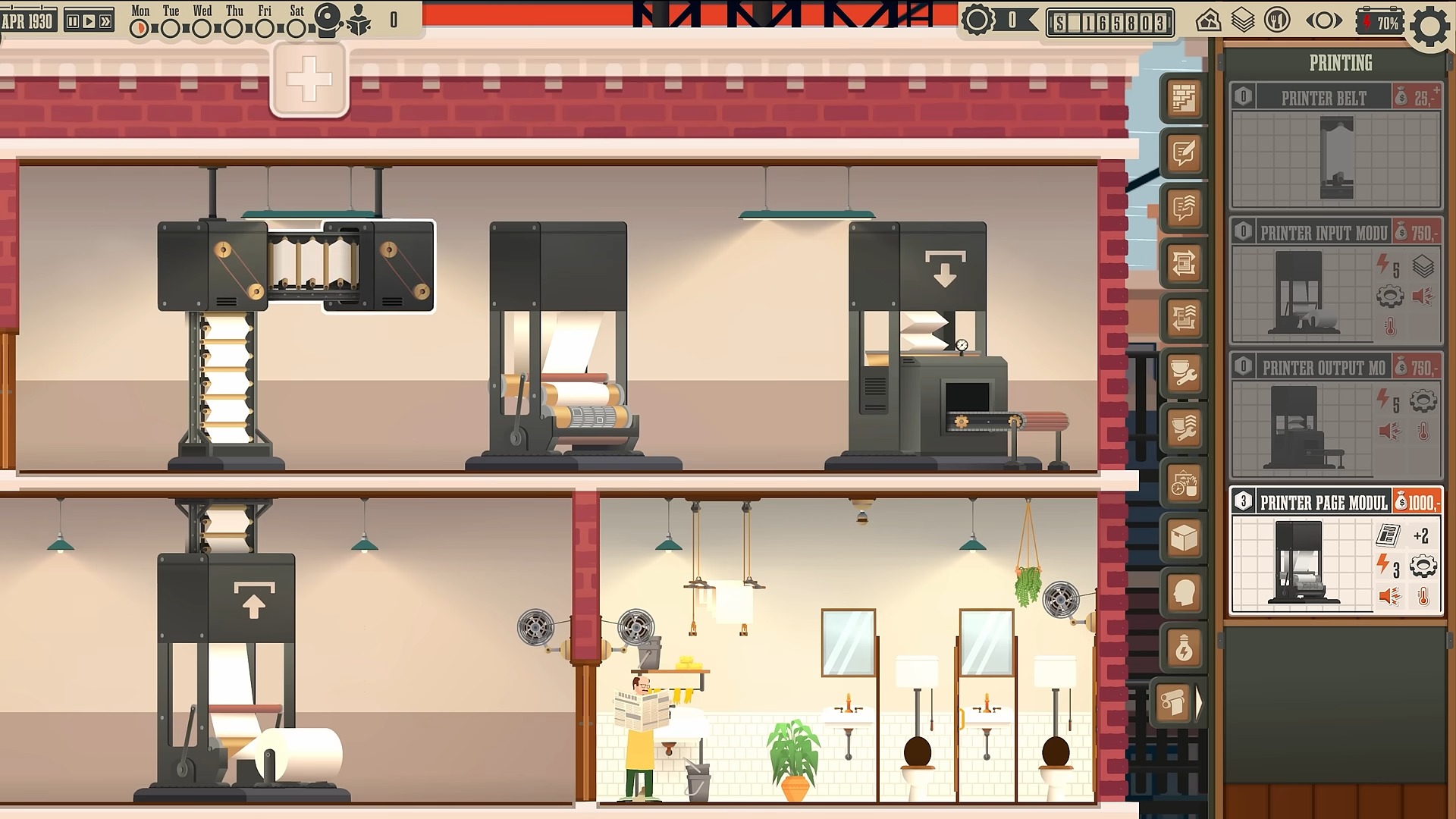Switch to the lightbulb power category
1456x819 pixels.
pyautogui.click(x=1184, y=649)
